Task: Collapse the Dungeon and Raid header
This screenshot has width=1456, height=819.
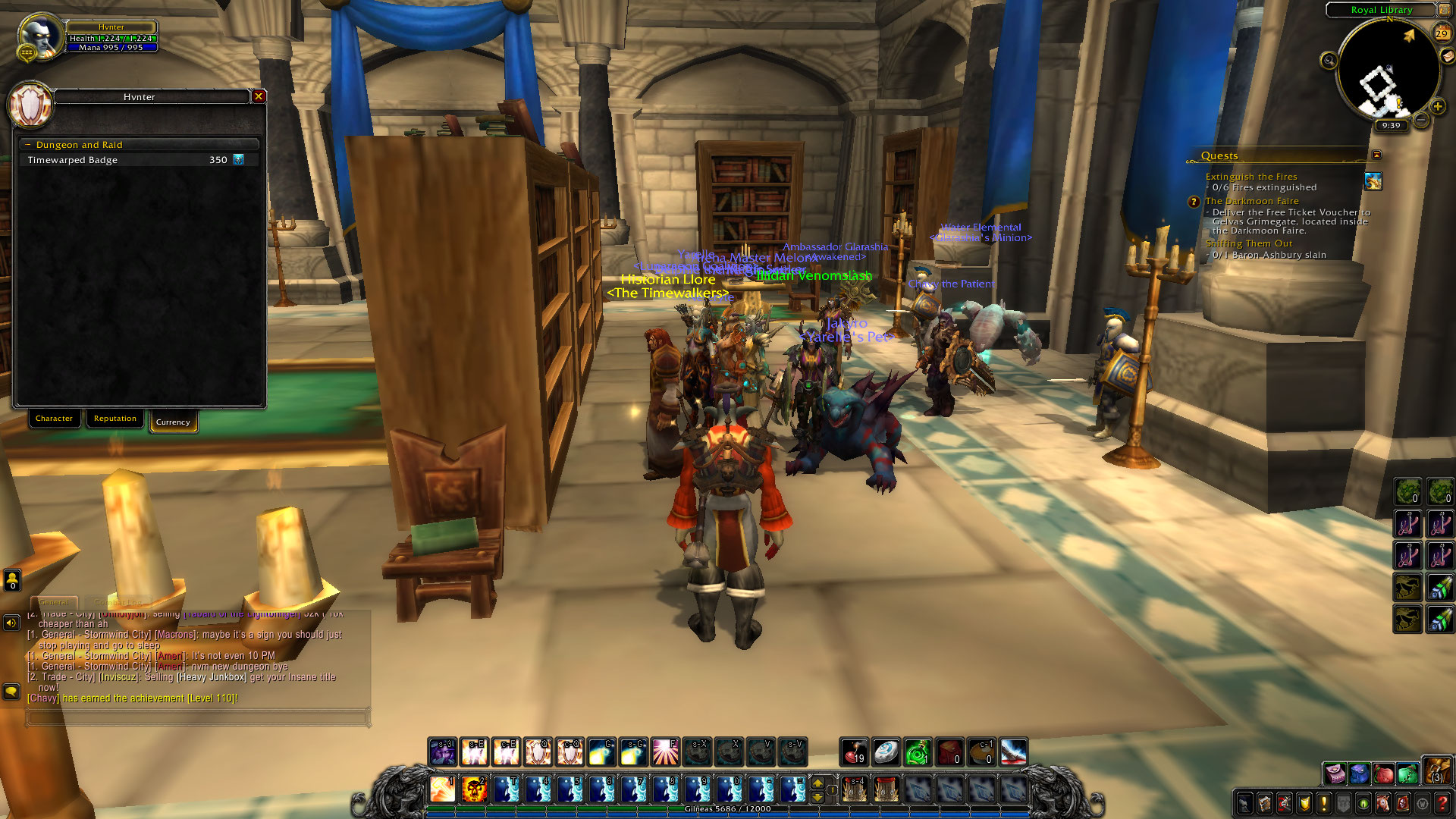Action: (x=28, y=145)
